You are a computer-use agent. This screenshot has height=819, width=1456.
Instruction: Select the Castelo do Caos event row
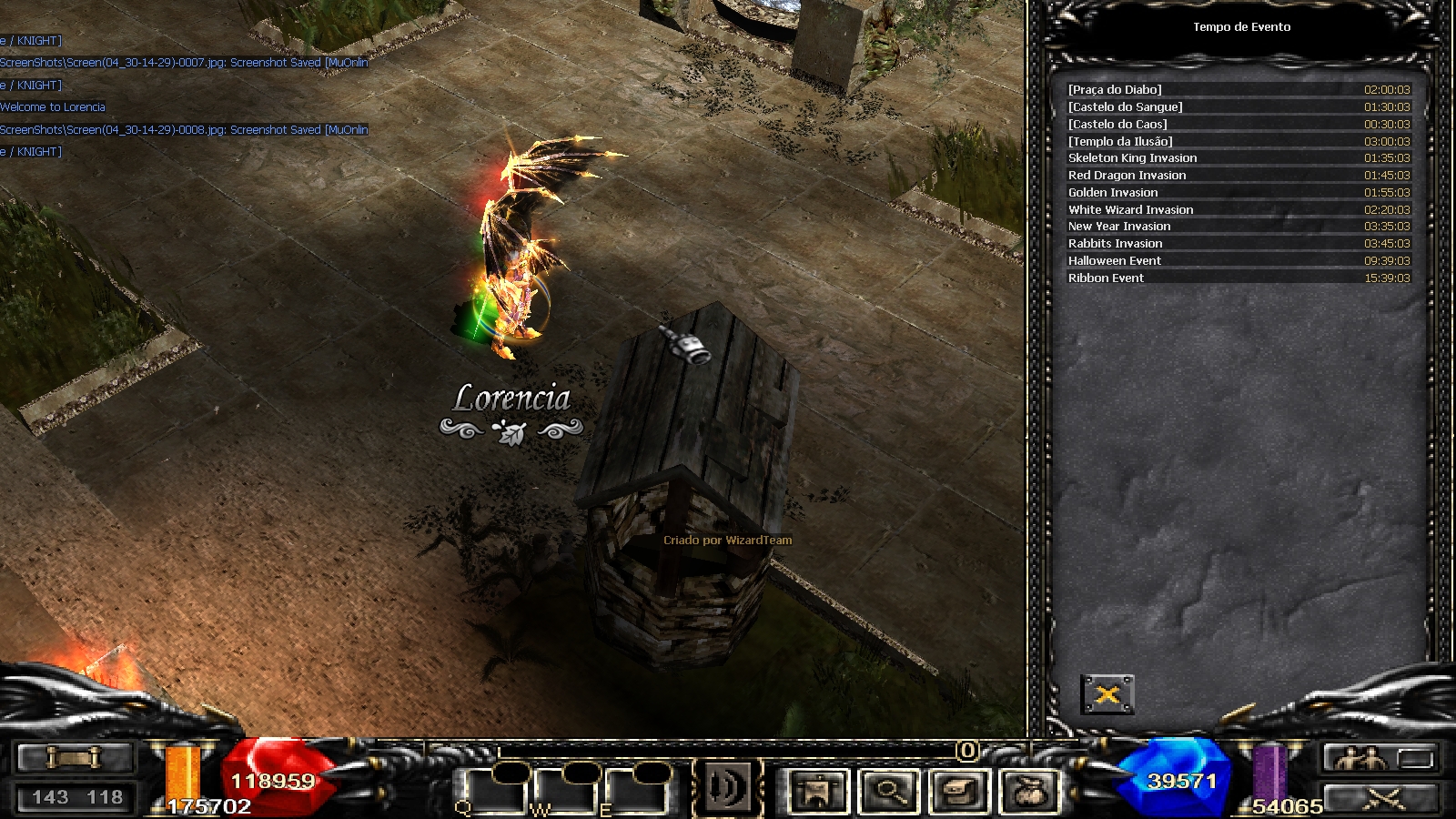(x=1239, y=124)
